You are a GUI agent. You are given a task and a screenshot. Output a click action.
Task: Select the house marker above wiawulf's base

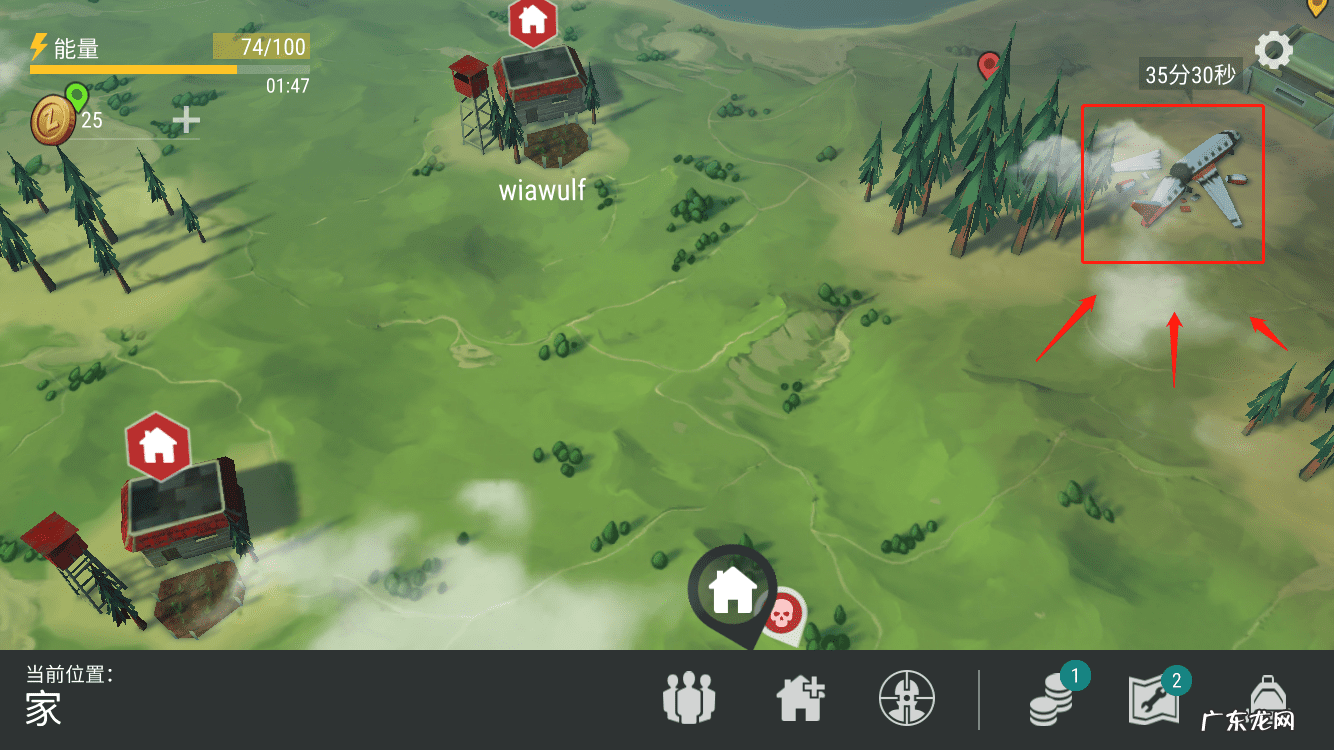click(x=533, y=21)
